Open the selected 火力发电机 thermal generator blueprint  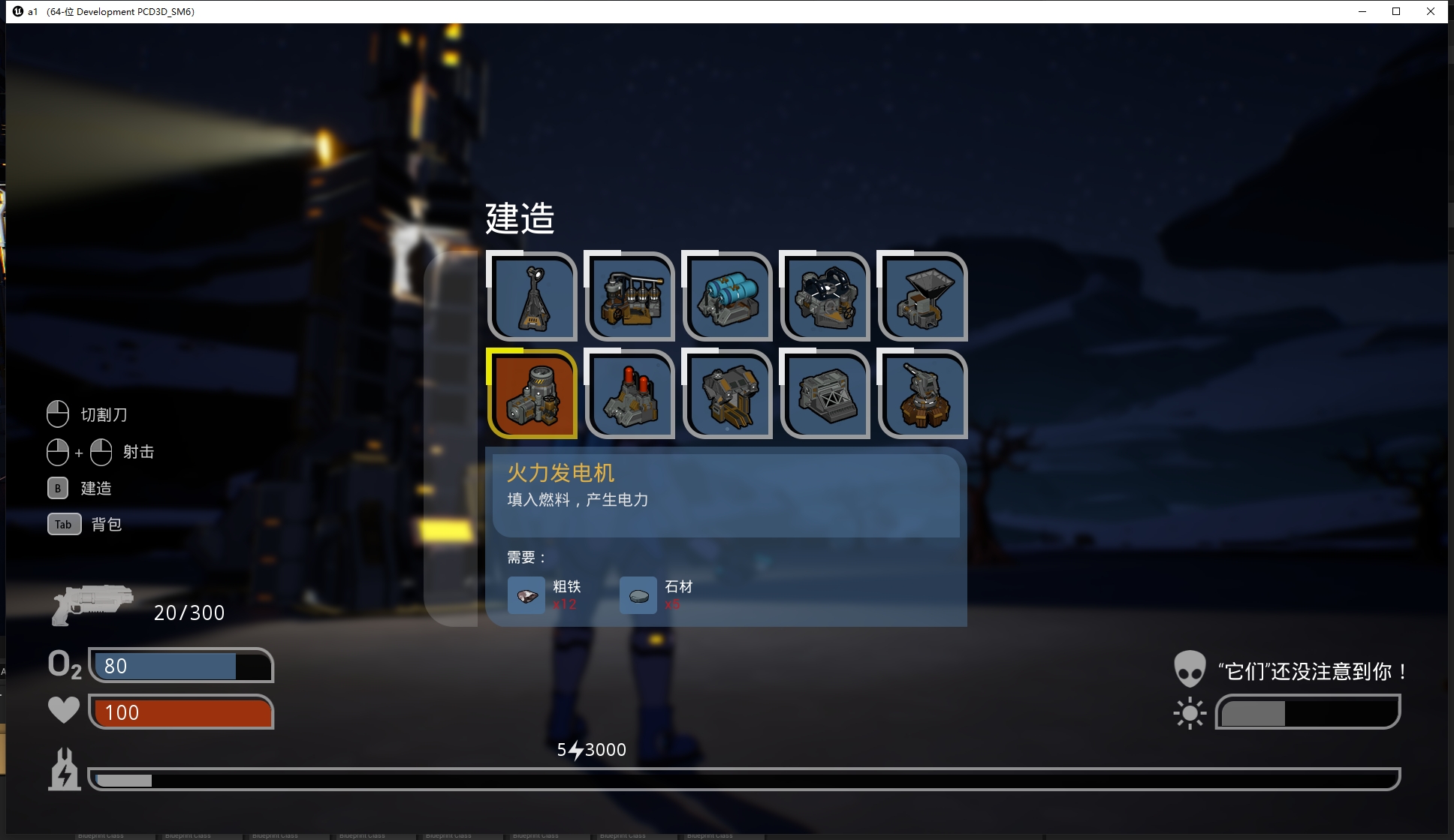coord(532,394)
